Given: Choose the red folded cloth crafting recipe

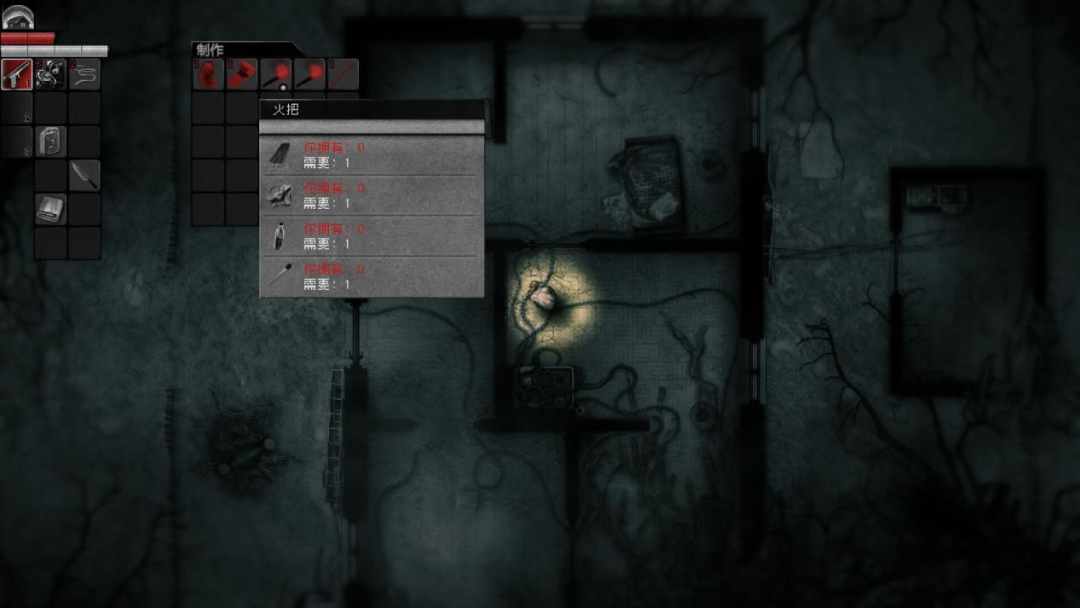Looking at the screenshot, I should (x=208, y=74).
